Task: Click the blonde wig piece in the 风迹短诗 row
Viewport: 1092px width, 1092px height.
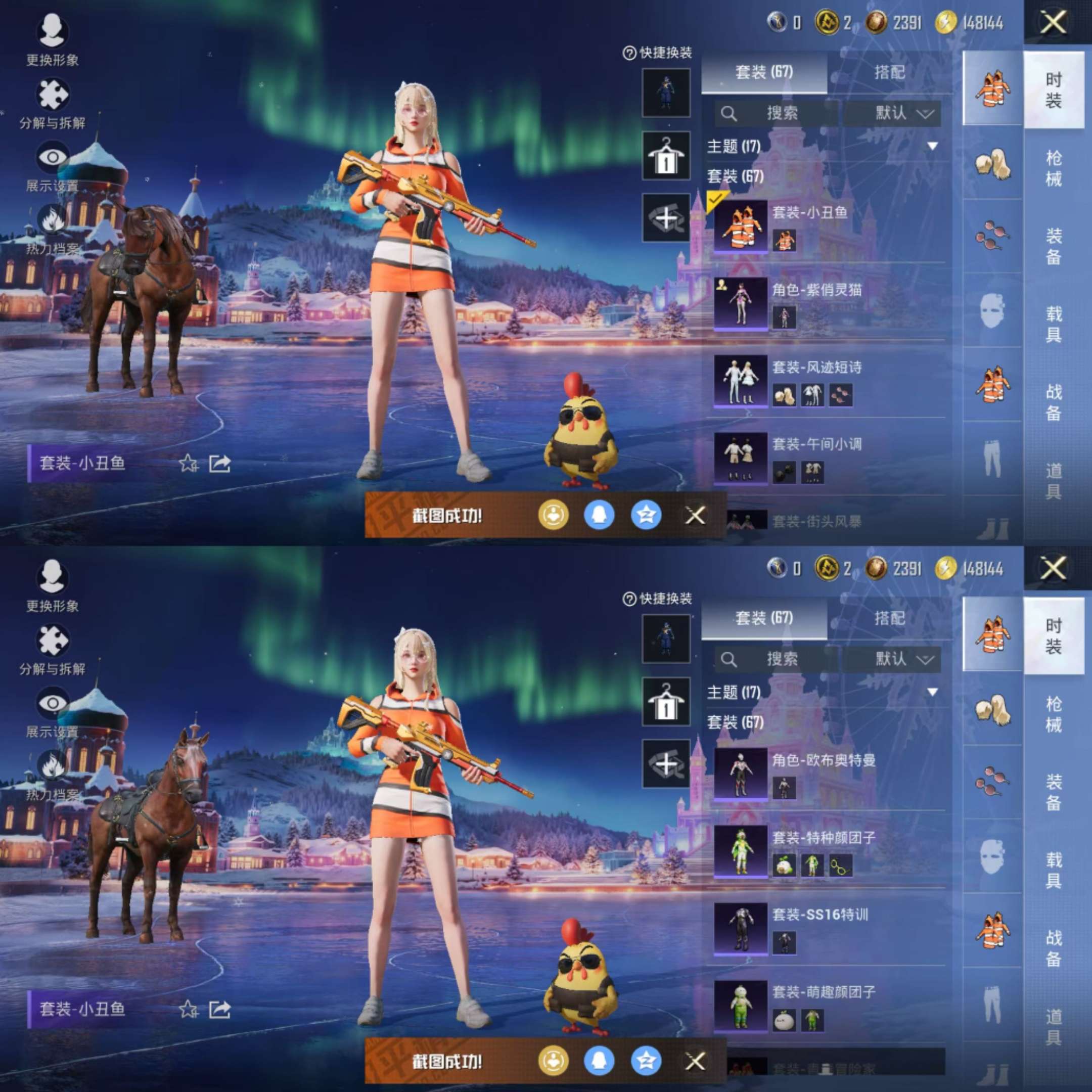Action: click(784, 395)
